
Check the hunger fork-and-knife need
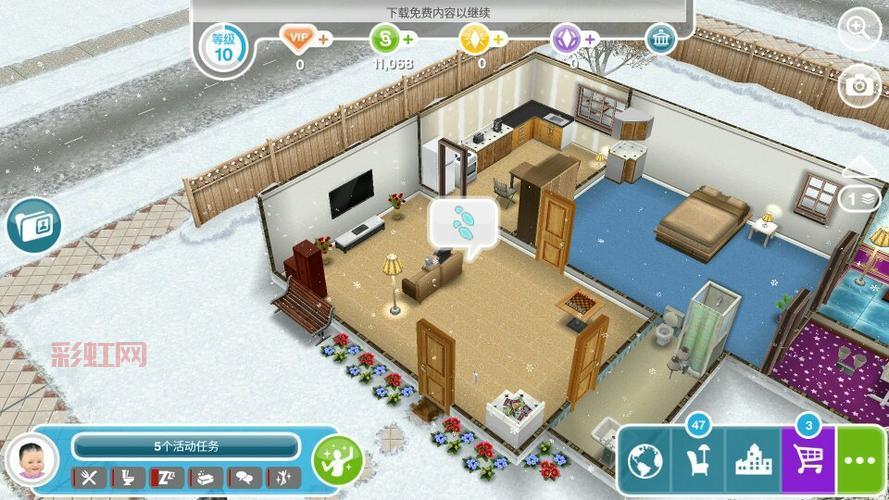[x=91, y=478]
